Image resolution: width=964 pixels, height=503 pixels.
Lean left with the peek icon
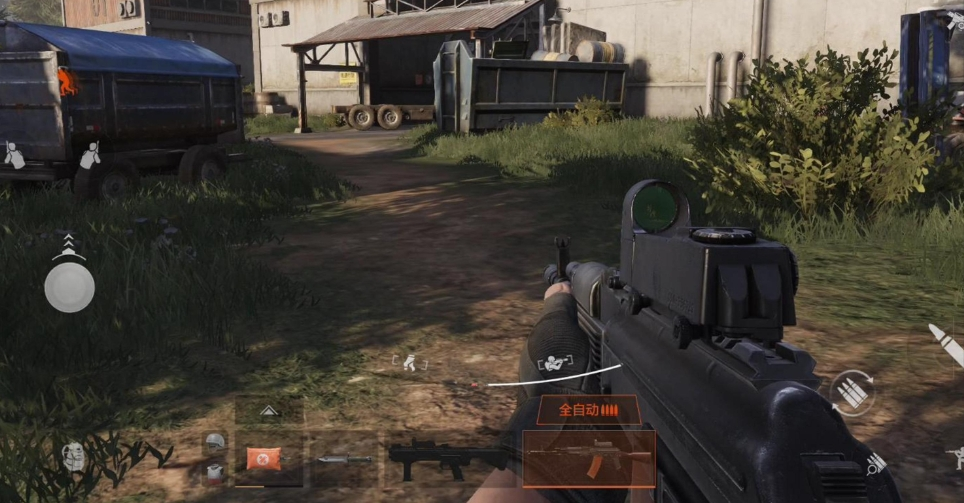pyautogui.click(x=14, y=155)
